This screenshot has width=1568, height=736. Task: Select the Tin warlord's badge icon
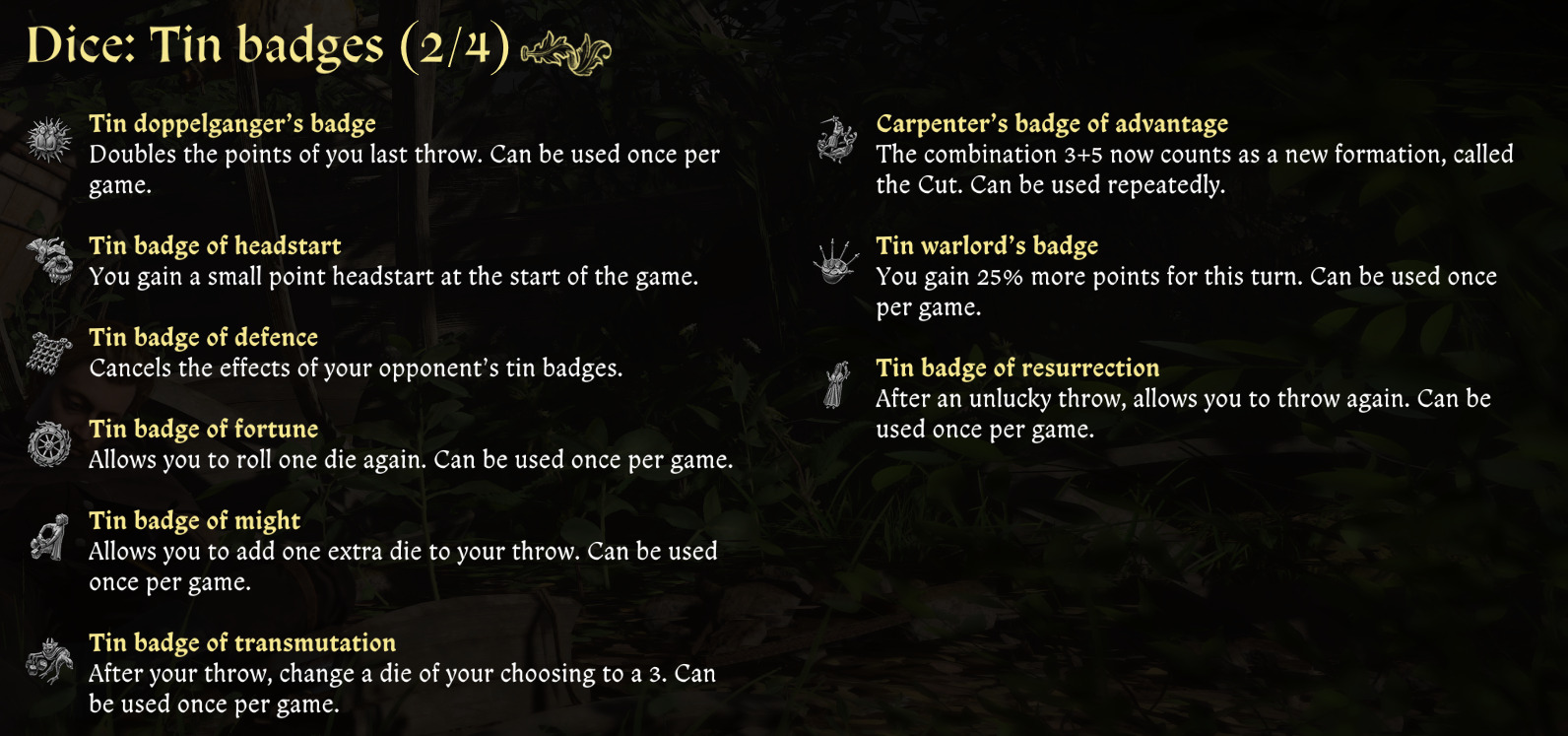click(x=833, y=258)
